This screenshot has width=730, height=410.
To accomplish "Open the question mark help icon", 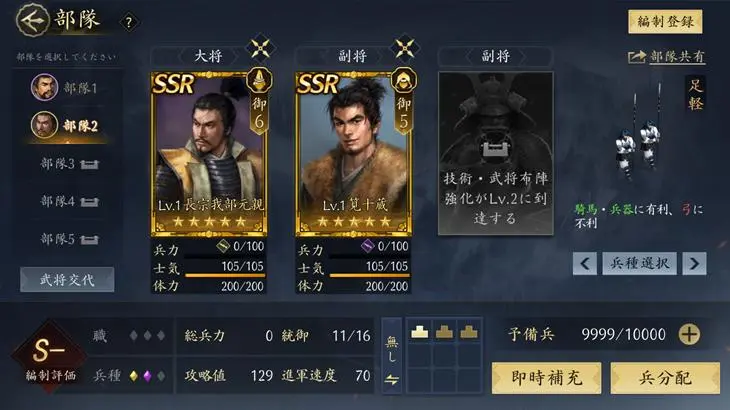I will click(127, 22).
